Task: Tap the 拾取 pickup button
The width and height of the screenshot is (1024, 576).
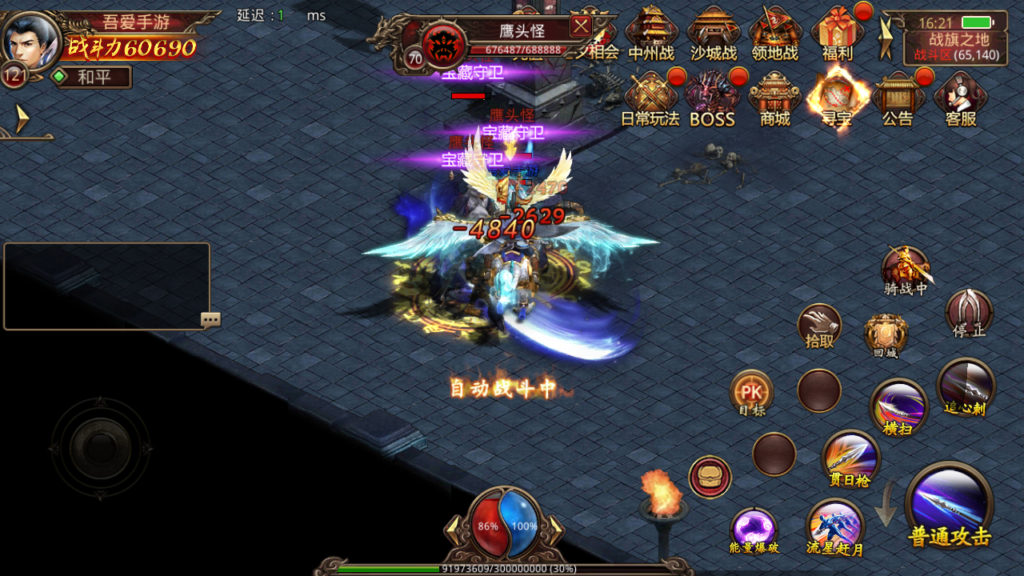Action: (x=819, y=325)
